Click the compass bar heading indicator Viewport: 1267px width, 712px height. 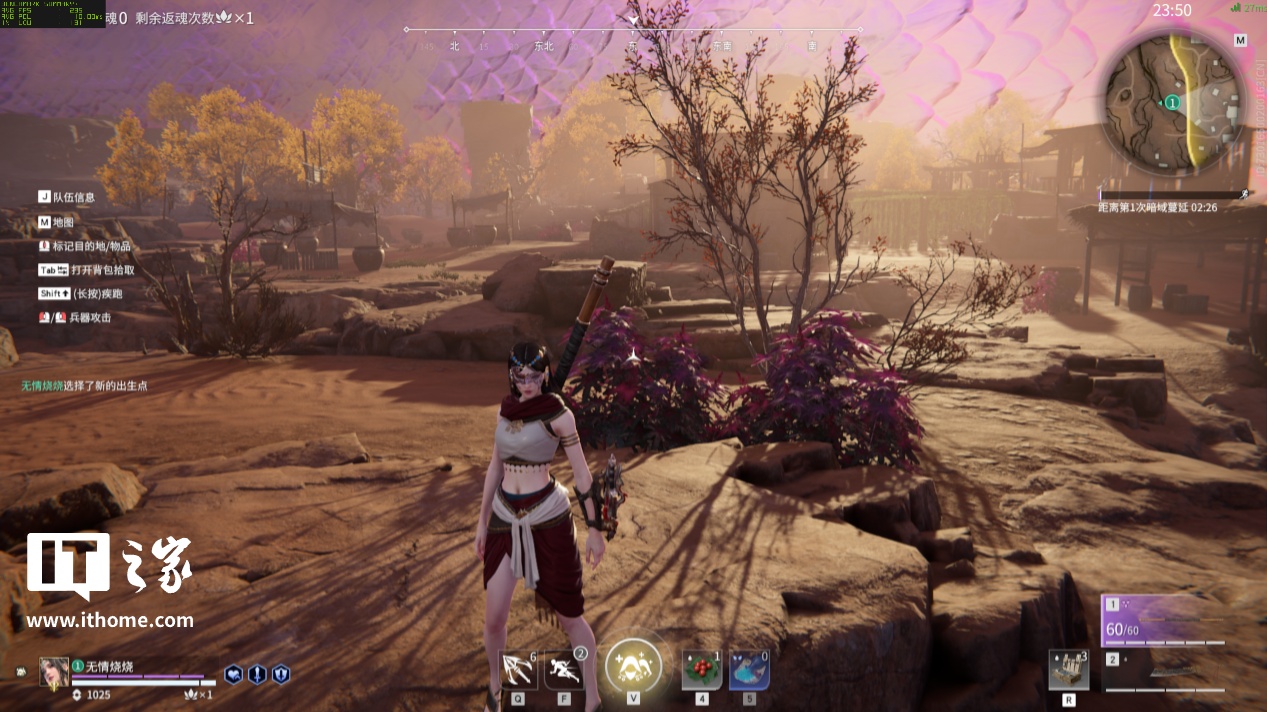click(633, 20)
